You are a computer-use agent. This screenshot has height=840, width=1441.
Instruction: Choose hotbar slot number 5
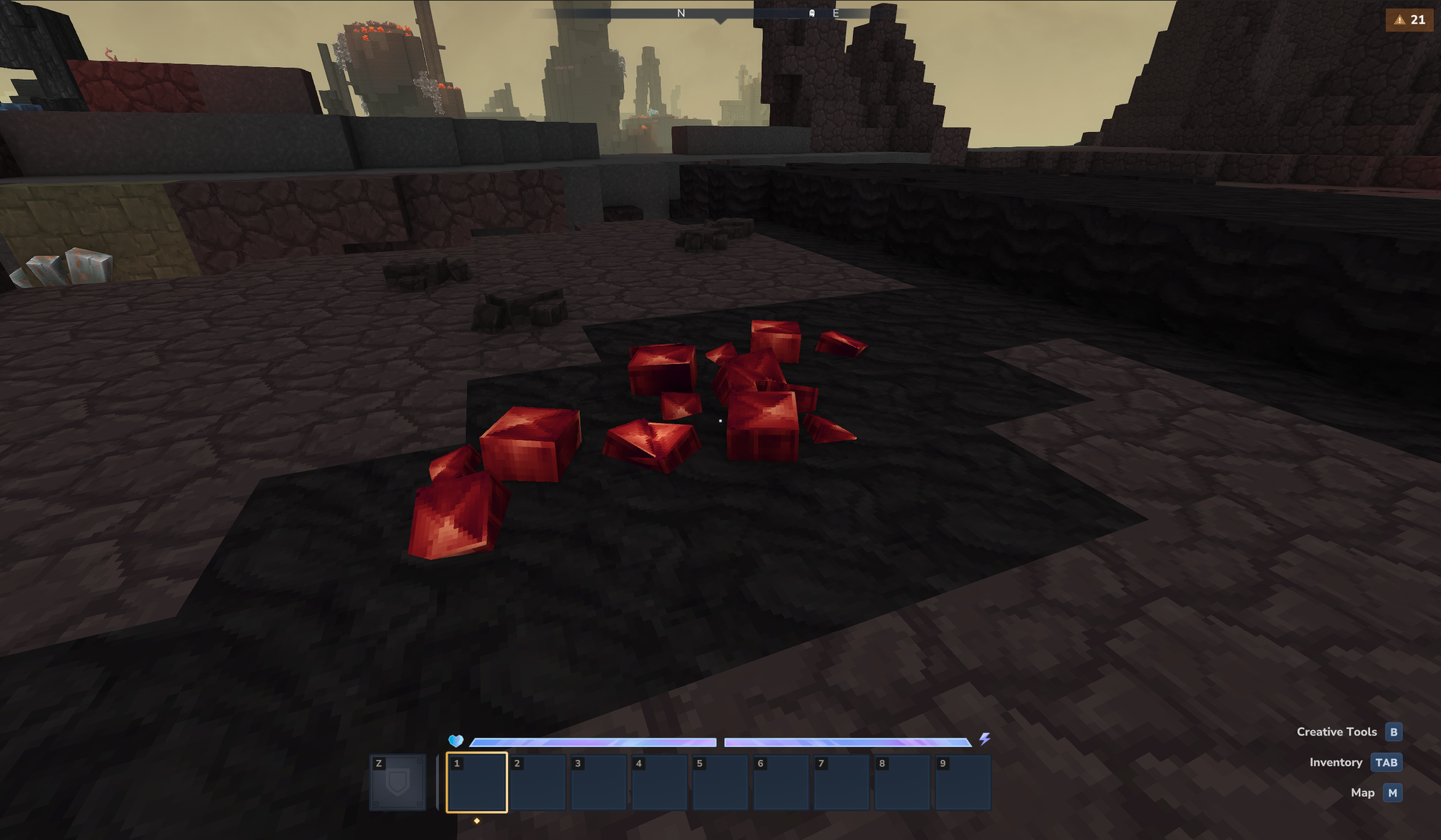720,782
